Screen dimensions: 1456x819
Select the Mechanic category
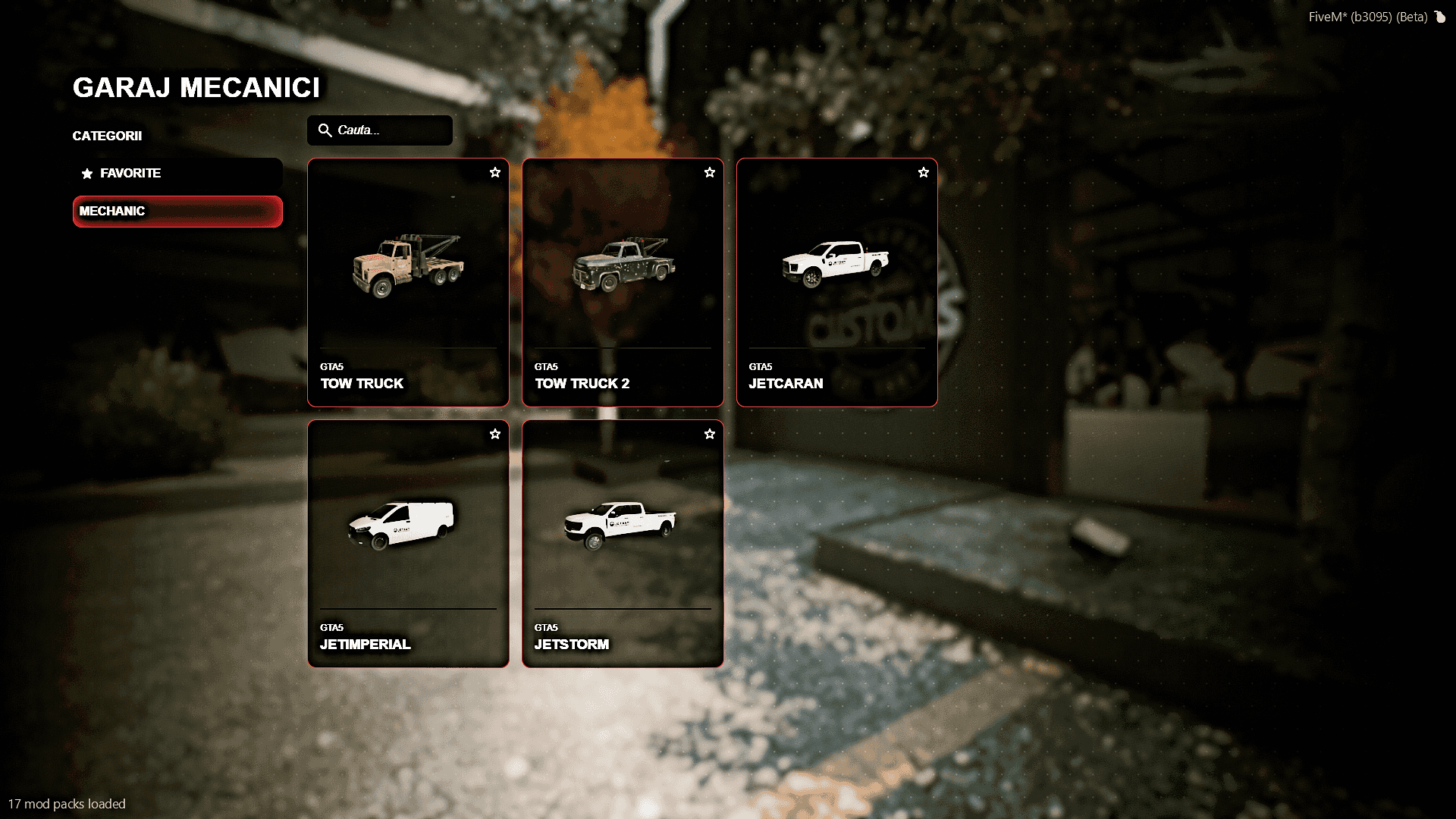(x=177, y=212)
